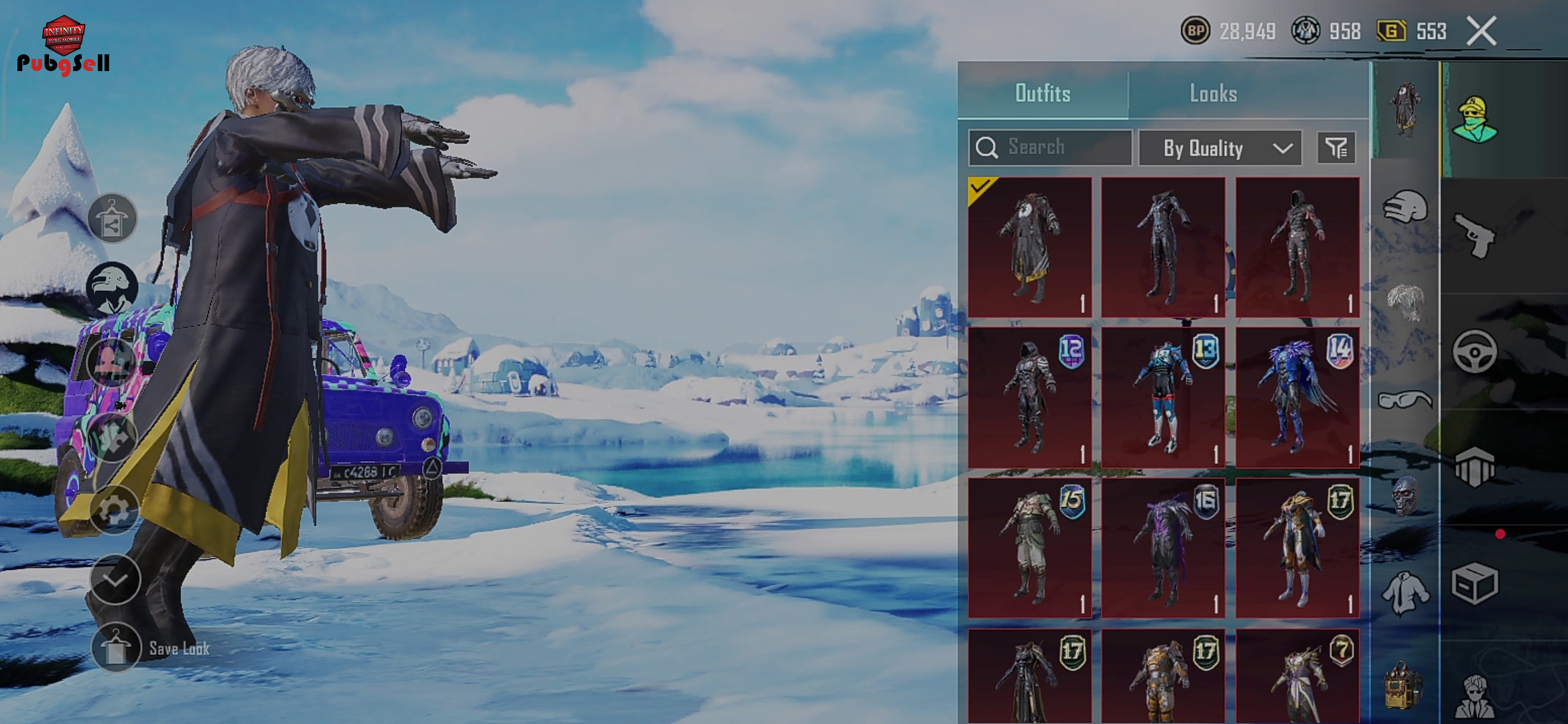Select the white hair category
Viewport: 1568px width, 724px height.
(1405, 303)
